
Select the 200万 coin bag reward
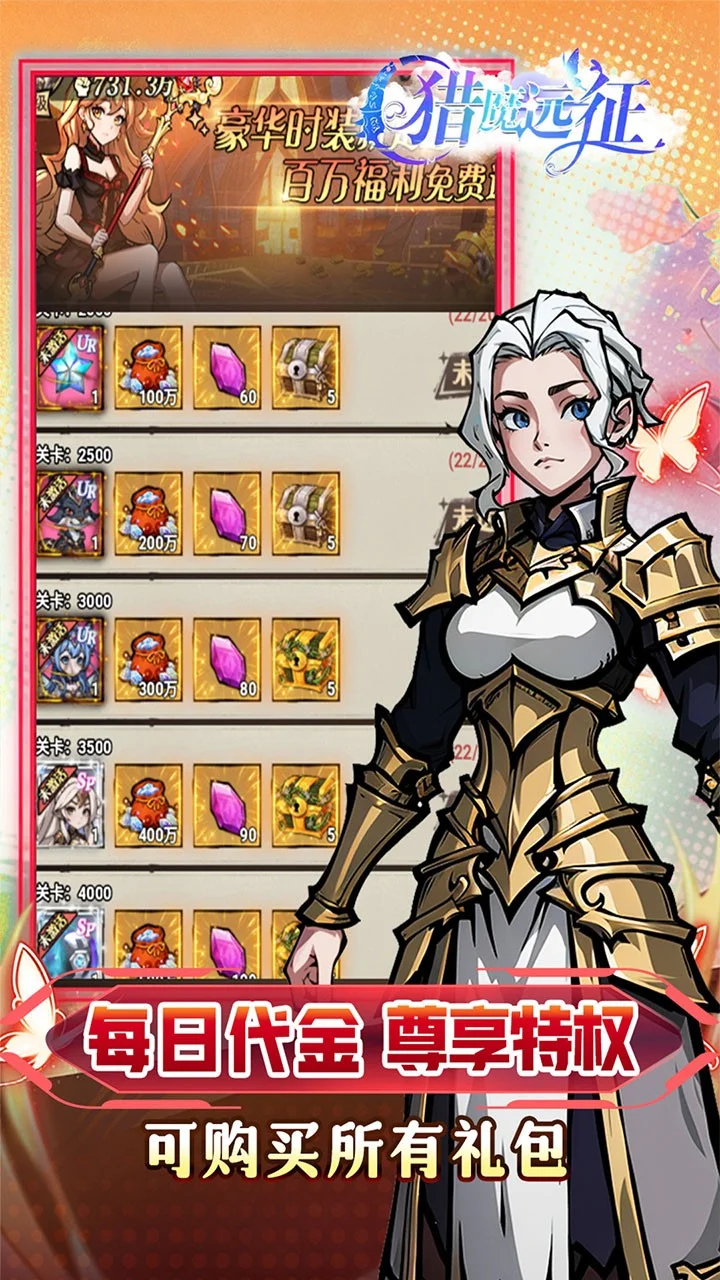pyautogui.click(x=148, y=513)
